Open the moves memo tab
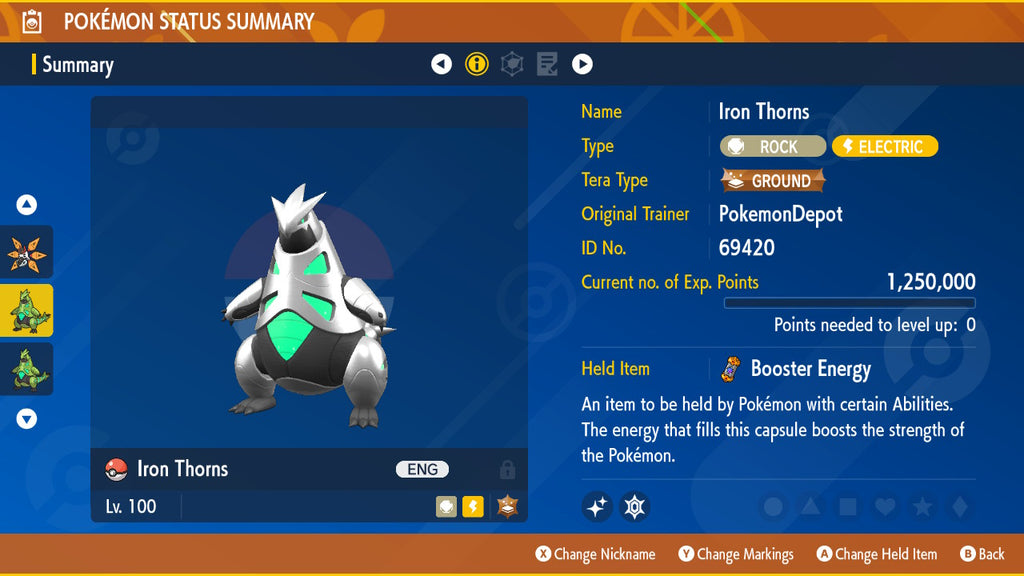This screenshot has height=576, width=1024. click(547, 65)
